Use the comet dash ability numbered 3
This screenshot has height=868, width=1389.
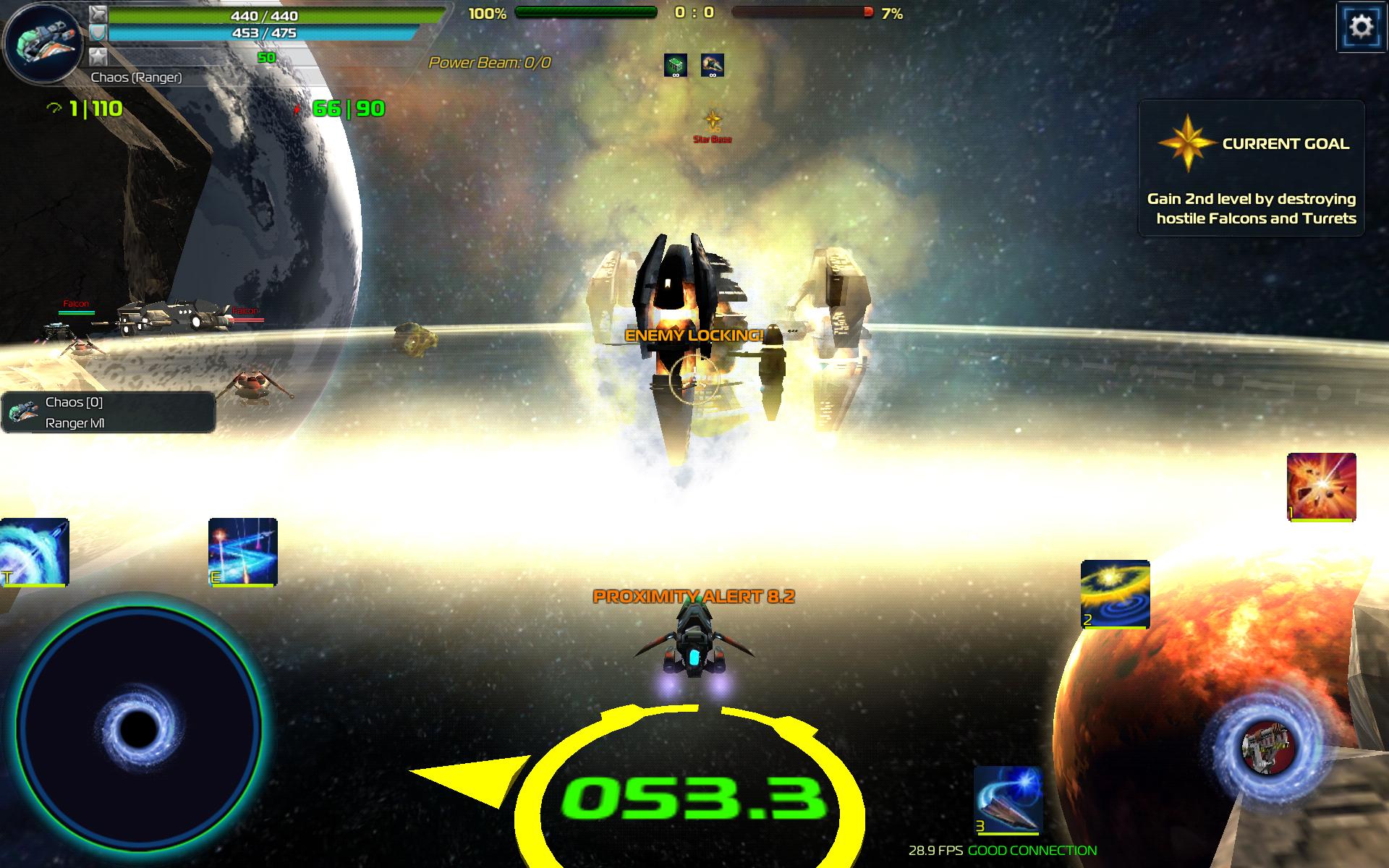(1008, 801)
